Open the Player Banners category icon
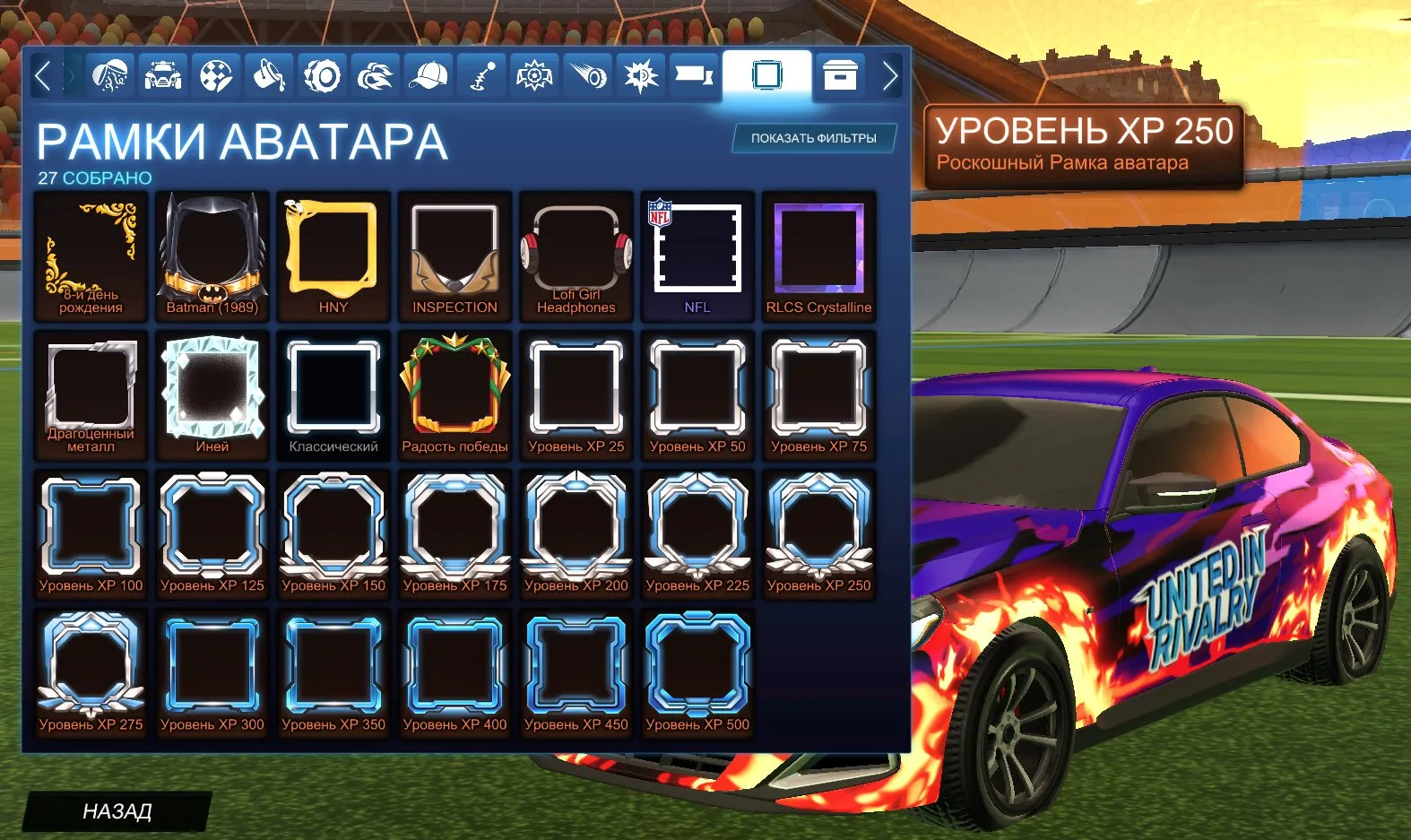 coord(697,77)
